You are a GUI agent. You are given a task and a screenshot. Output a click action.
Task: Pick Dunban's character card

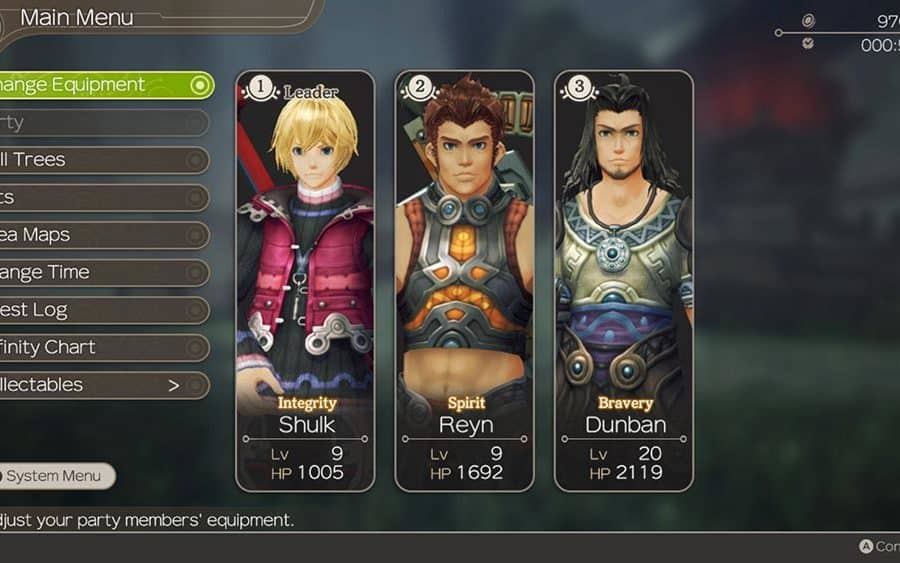623,280
